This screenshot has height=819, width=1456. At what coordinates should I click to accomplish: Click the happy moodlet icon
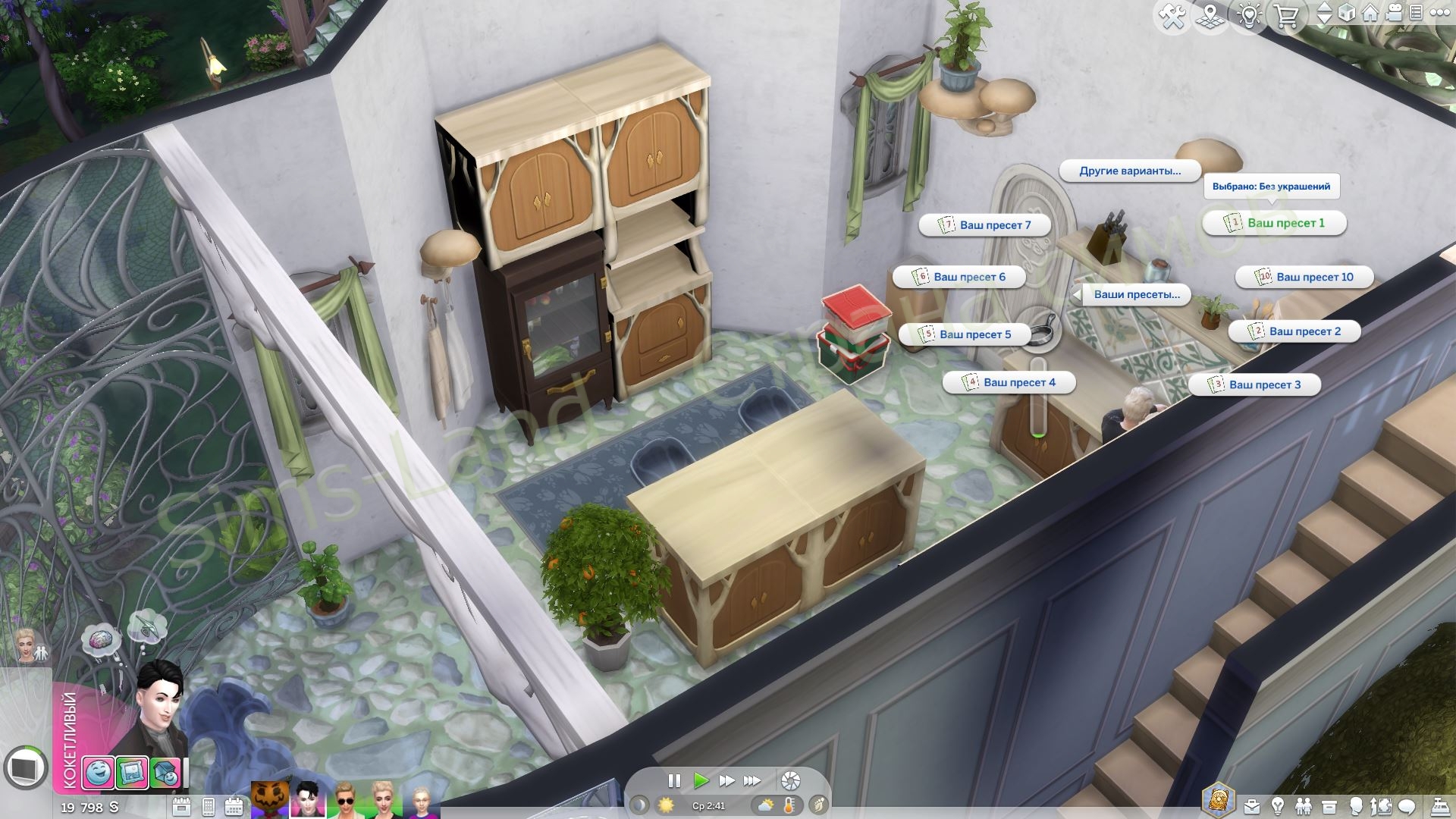(x=98, y=773)
